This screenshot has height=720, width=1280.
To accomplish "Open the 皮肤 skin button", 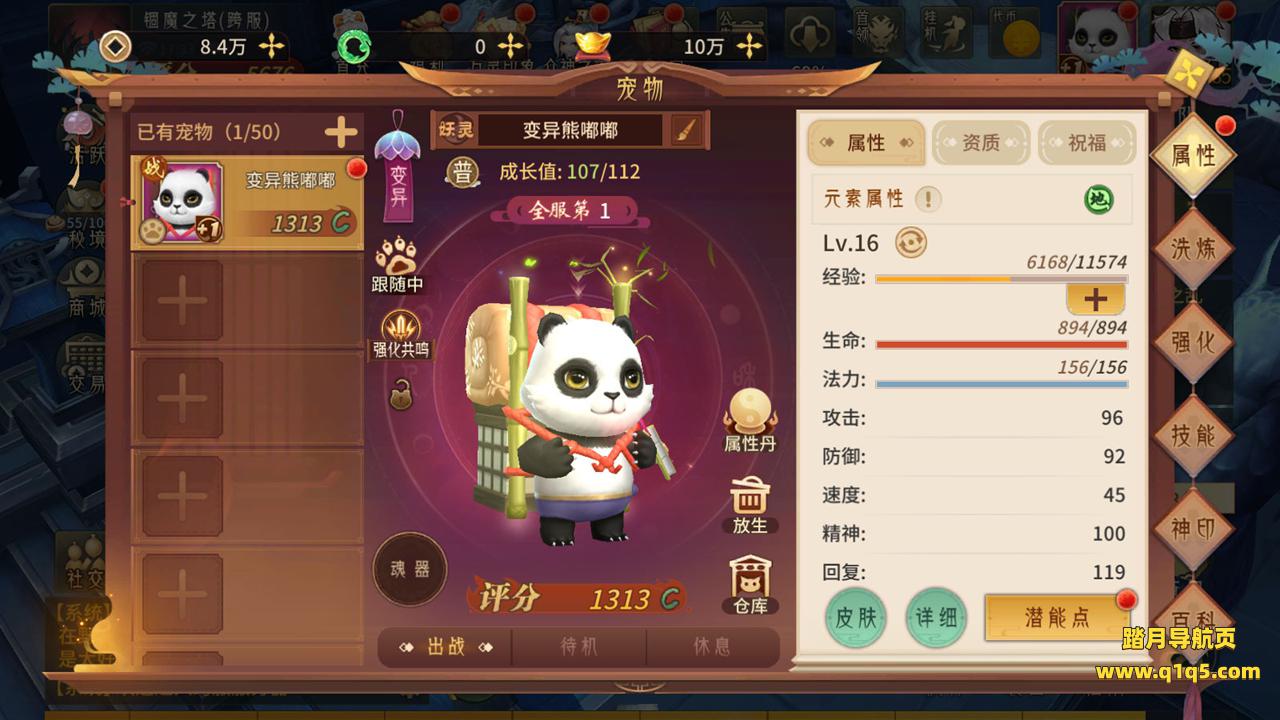I will pos(856,617).
